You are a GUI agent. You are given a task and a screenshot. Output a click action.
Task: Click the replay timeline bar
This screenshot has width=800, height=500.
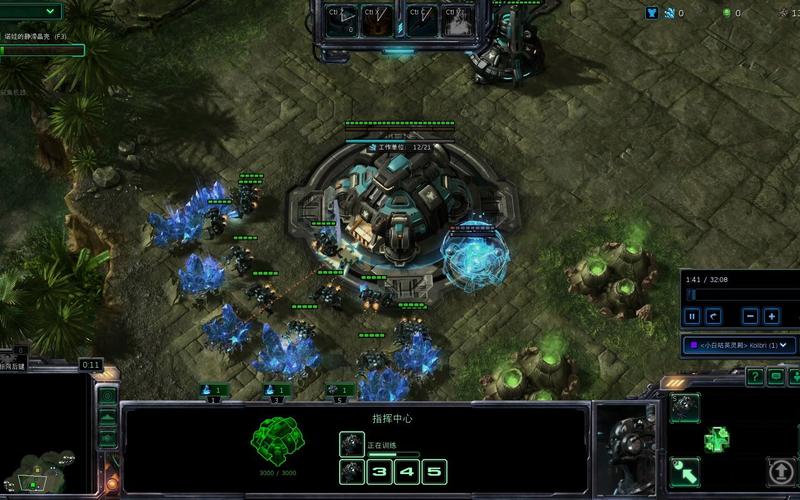tap(740, 295)
